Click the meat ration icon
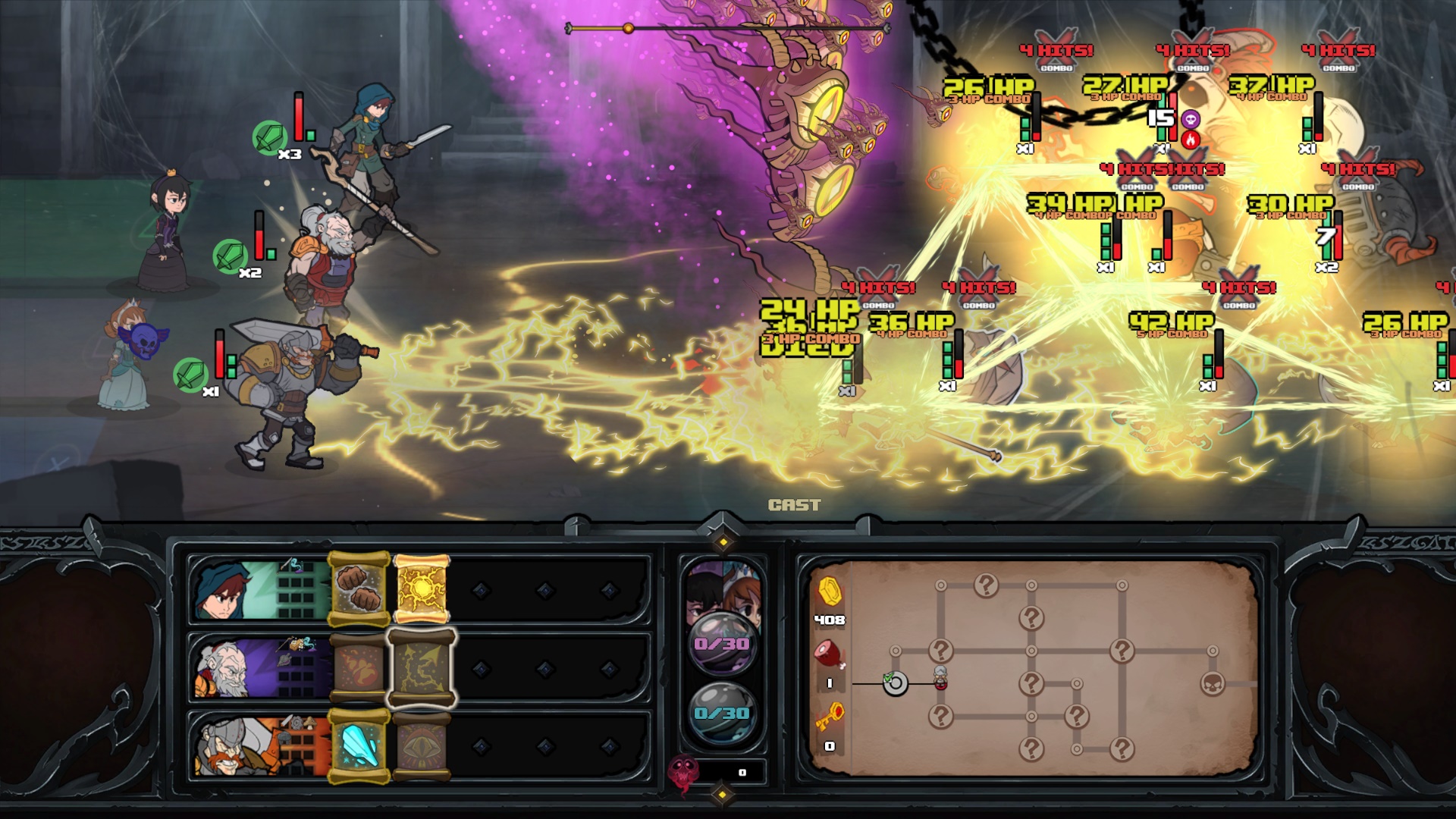This screenshot has width=1456, height=819. [x=829, y=654]
